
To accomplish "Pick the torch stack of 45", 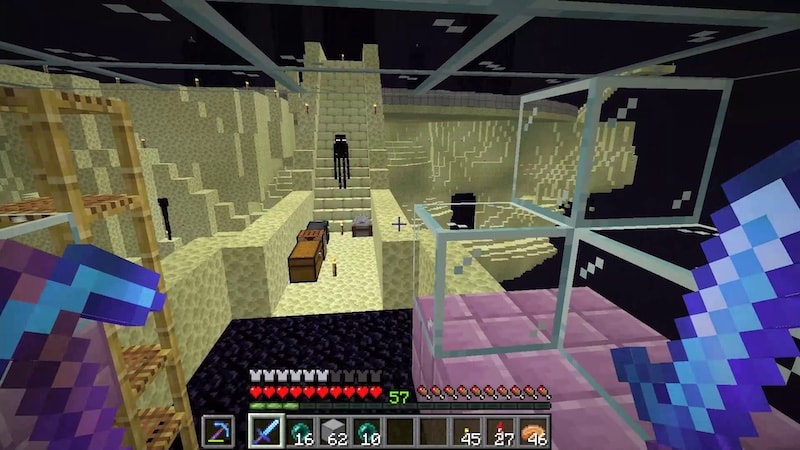I will coord(467,432).
